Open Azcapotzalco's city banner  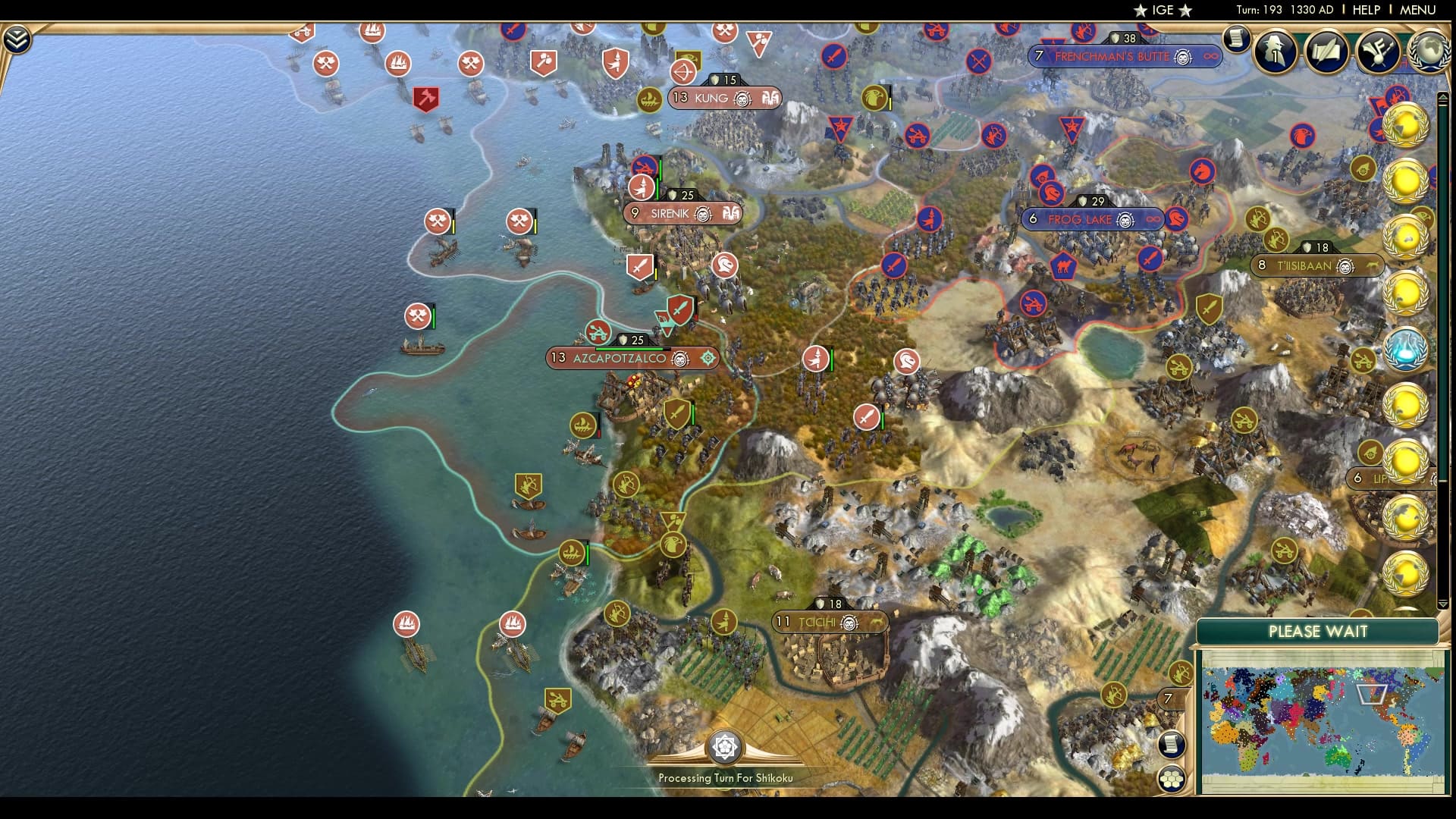tap(632, 358)
